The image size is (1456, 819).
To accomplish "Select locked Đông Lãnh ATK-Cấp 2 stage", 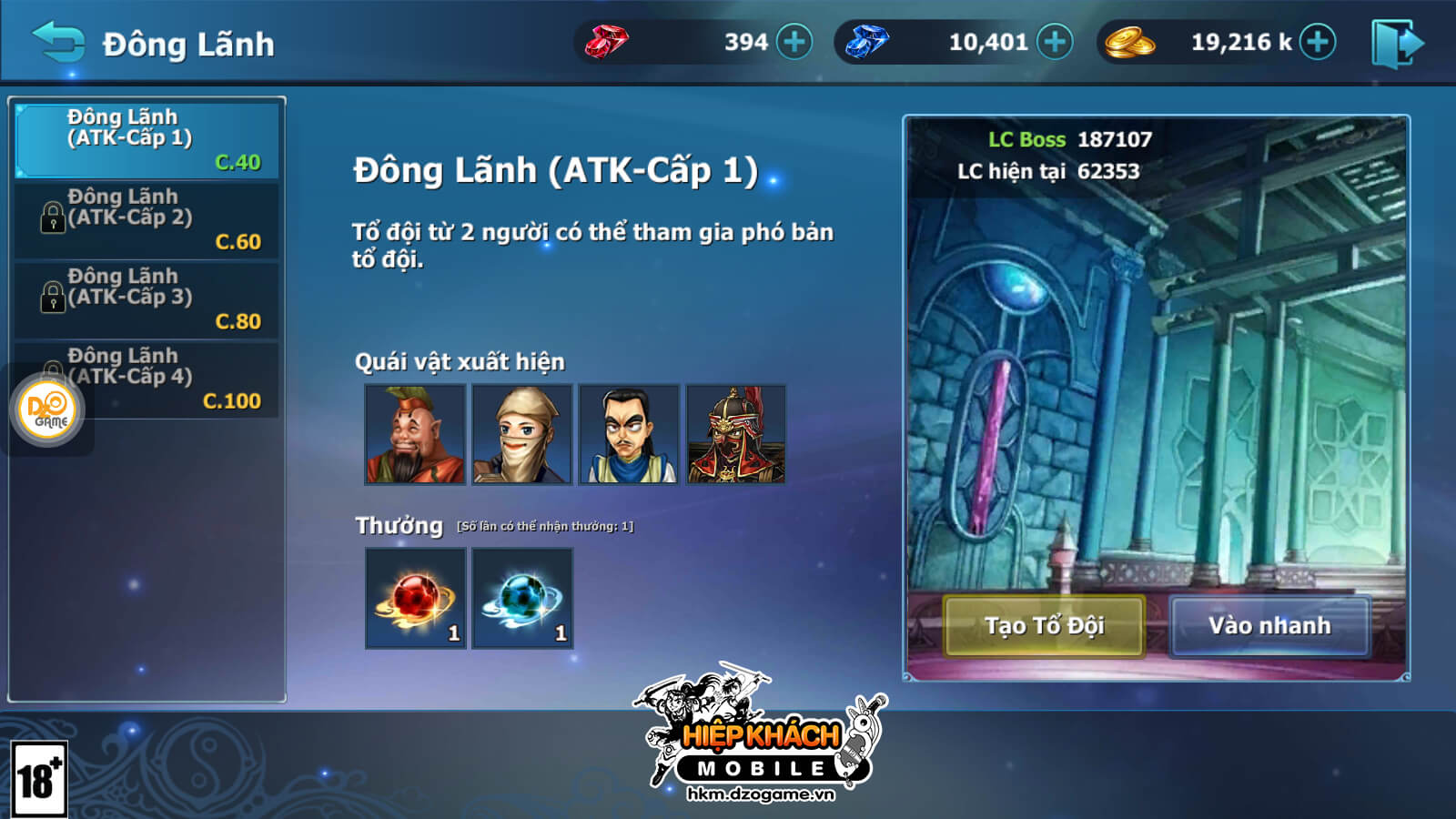I will (x=147, y=219).
